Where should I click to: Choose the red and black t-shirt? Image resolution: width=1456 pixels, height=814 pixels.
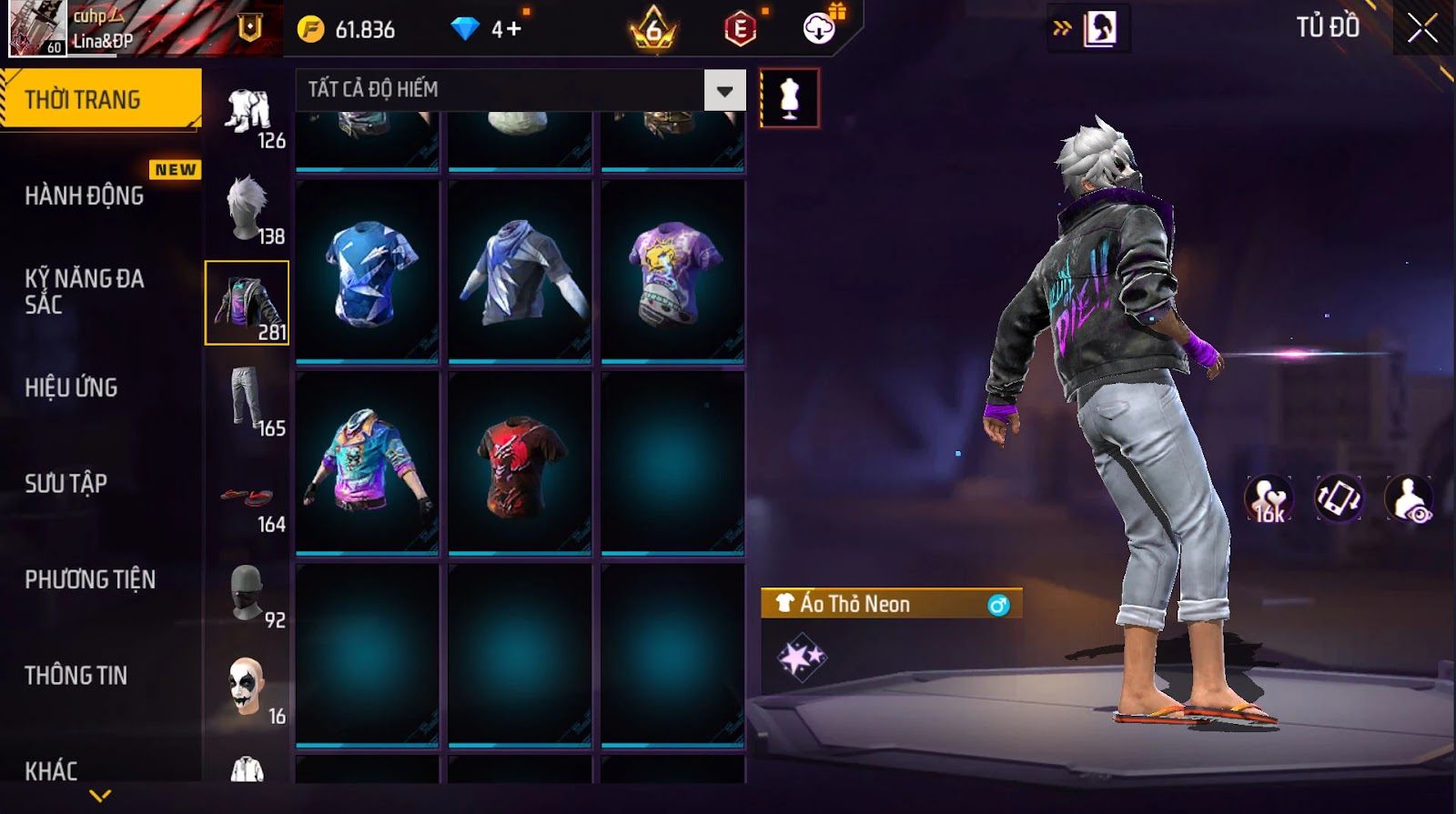click(x=520, y=464)
